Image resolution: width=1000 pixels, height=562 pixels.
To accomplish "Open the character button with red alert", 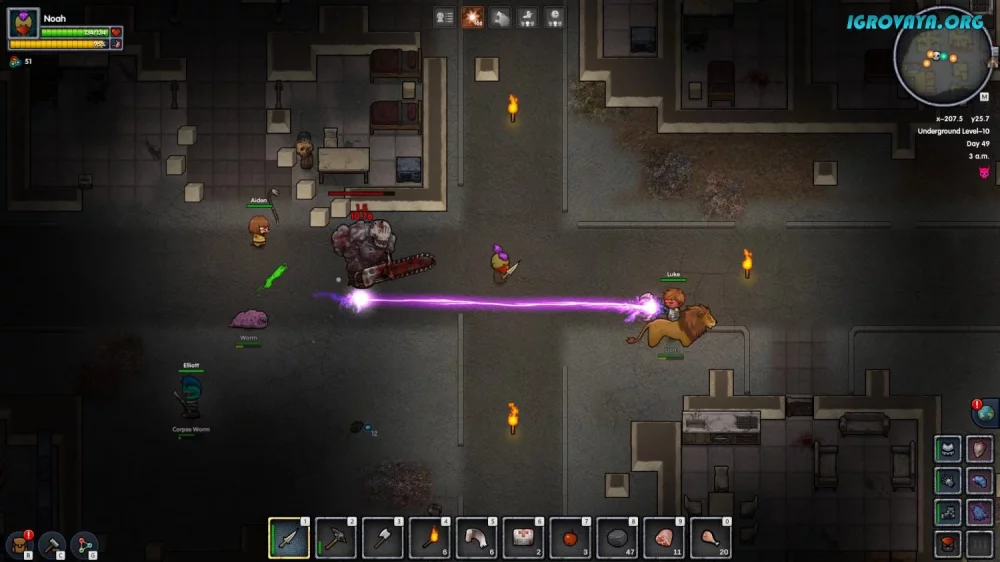I will click(18, 545).
